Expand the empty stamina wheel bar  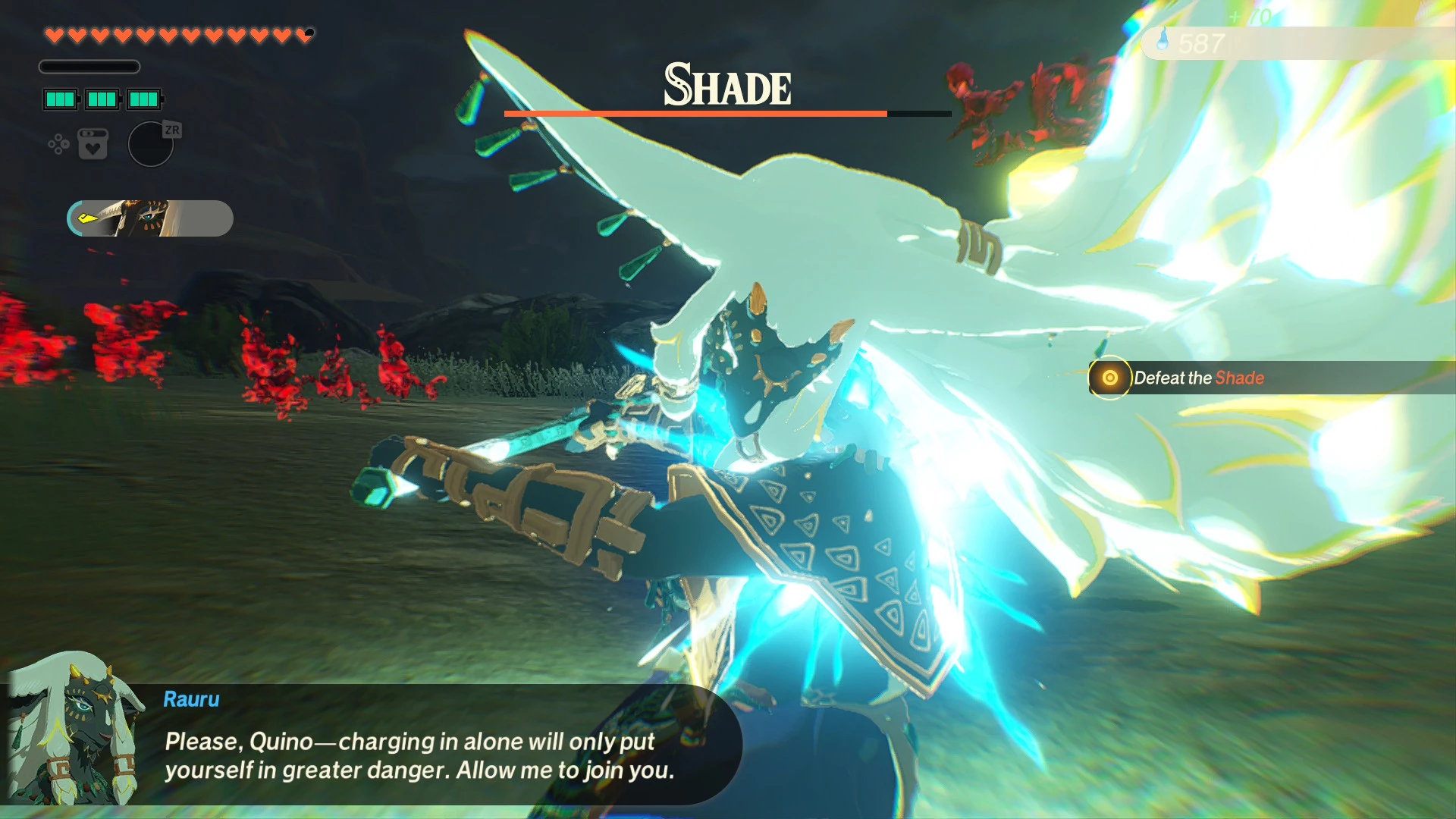tap(89, 67)
